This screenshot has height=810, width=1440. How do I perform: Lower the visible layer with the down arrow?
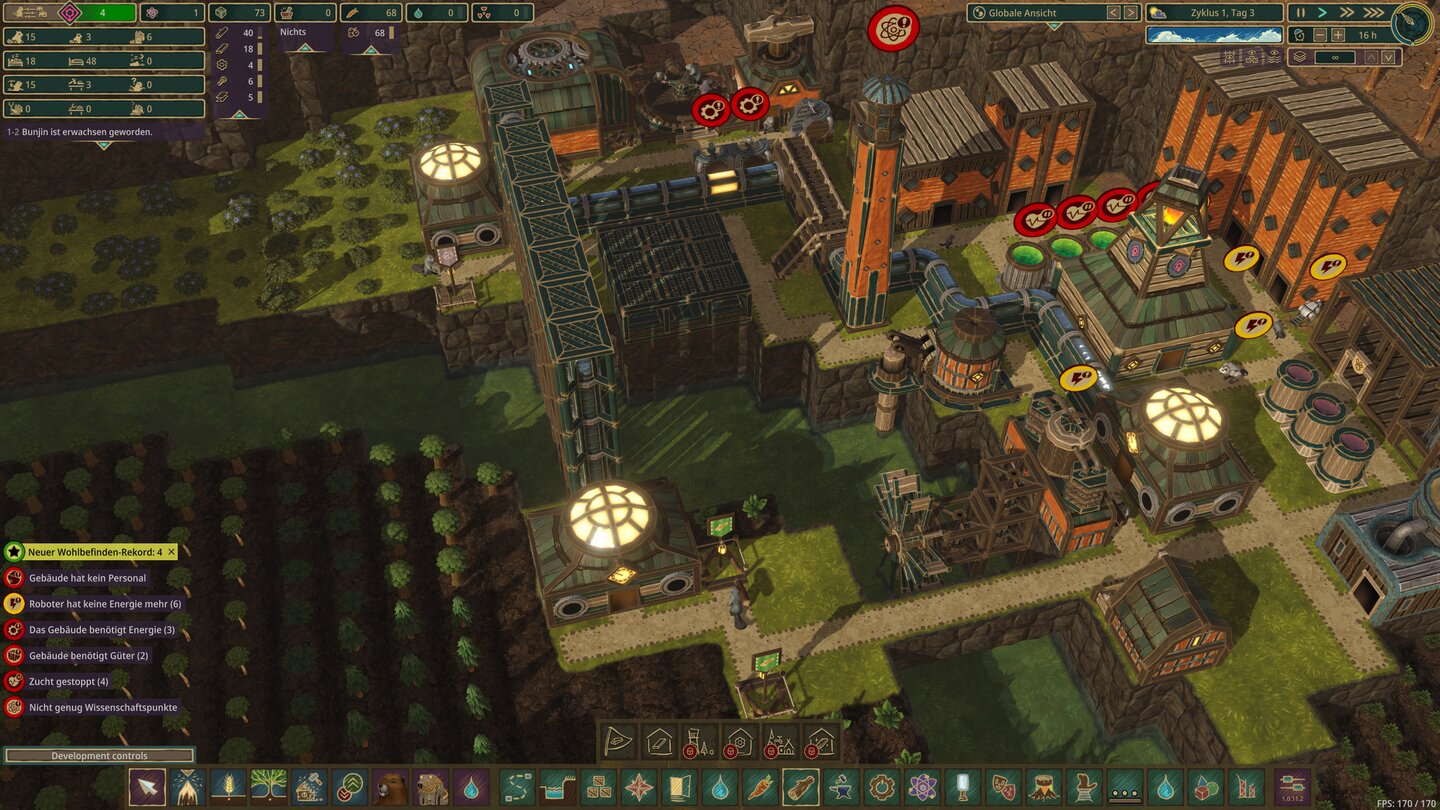[x=1387, y=57]
